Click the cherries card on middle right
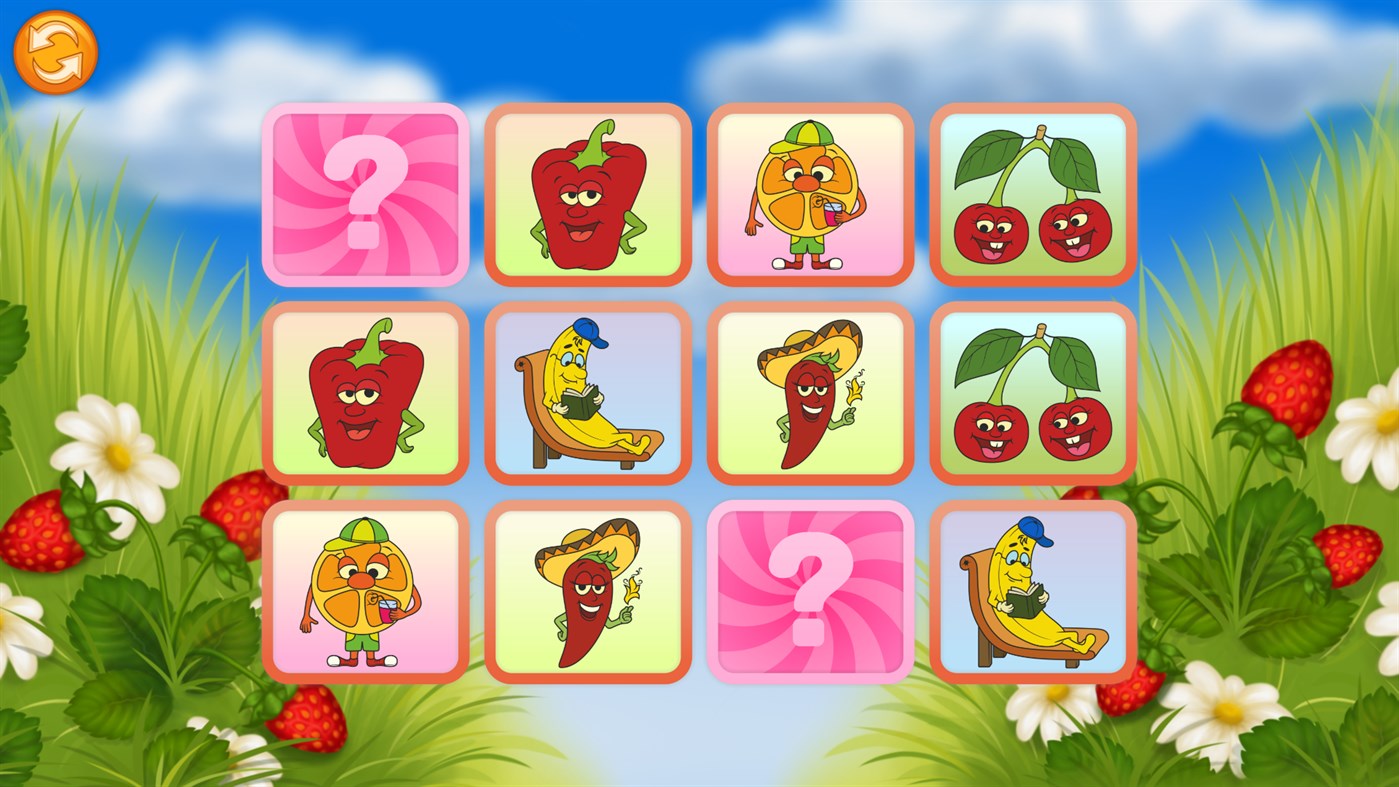 click(x=1032, y=395)
